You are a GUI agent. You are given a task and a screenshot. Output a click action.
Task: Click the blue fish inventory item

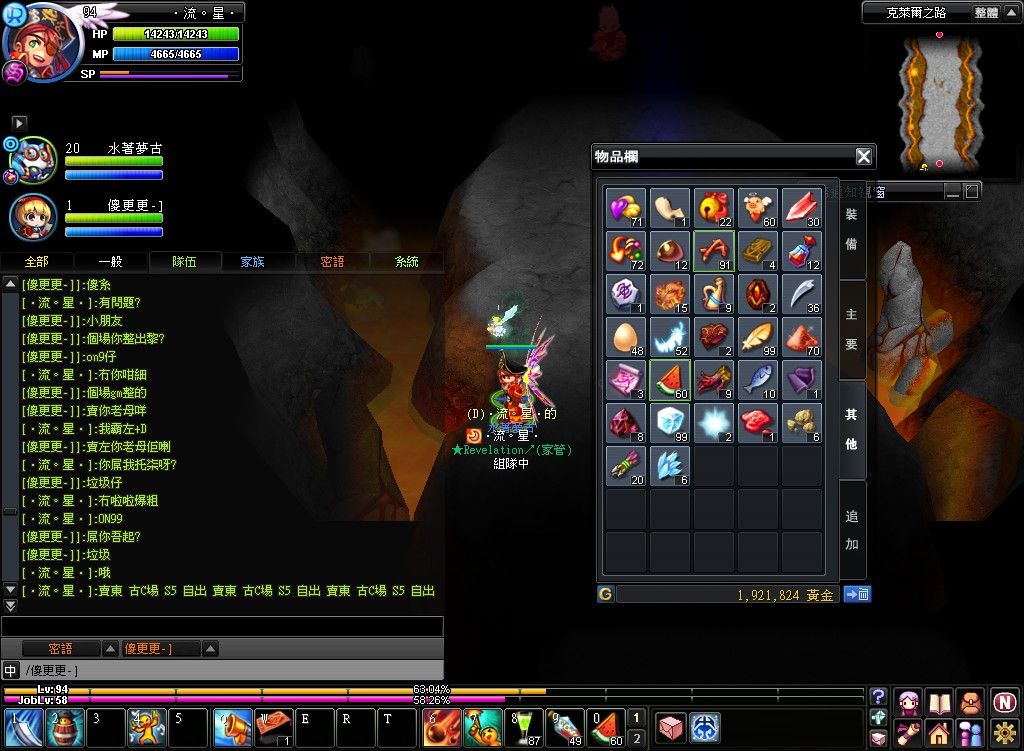tap(758, 381)
